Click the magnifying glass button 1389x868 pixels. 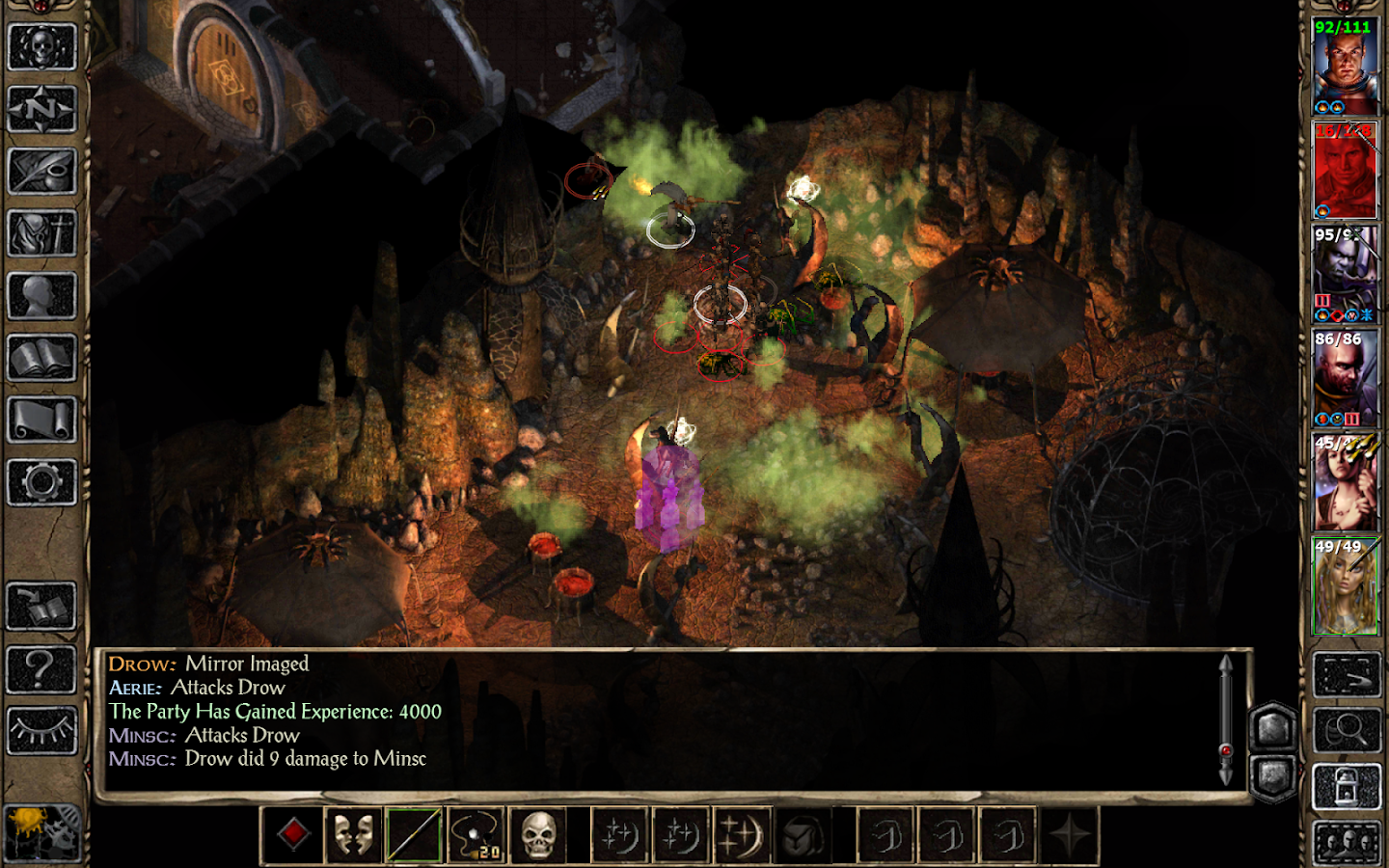click(1347, 731)
